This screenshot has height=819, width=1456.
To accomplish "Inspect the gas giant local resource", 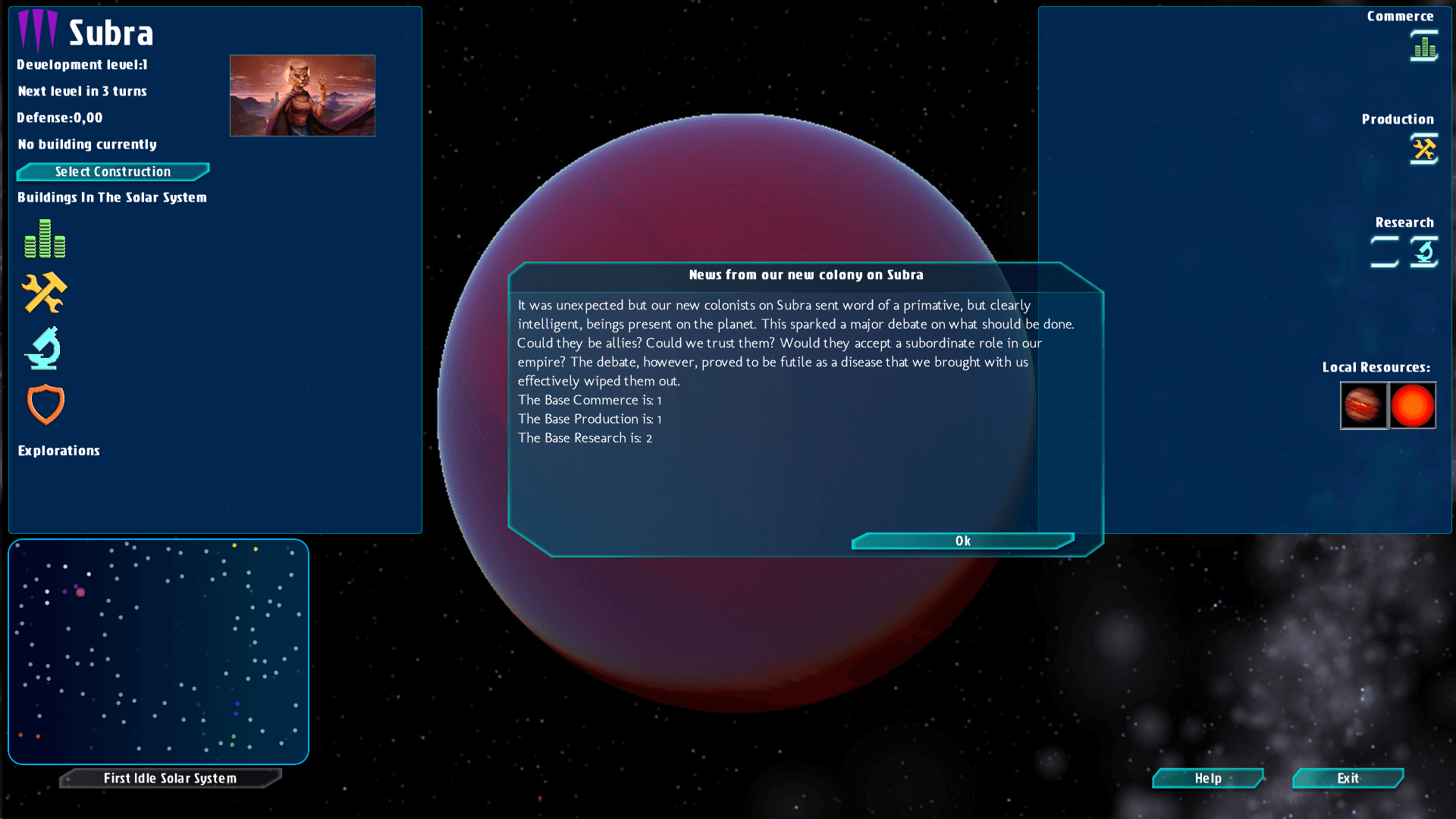I will tap(1363, 406).
